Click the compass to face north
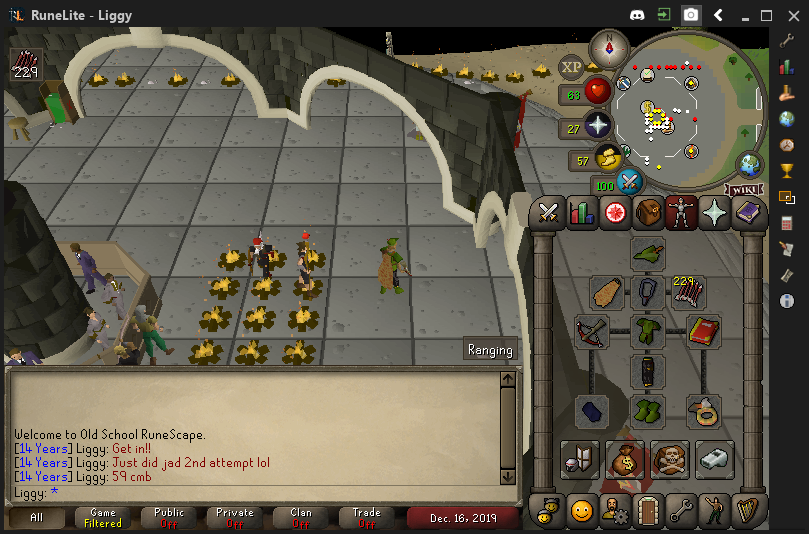Screen dimensions: 809x534 (x=608, y=47)
